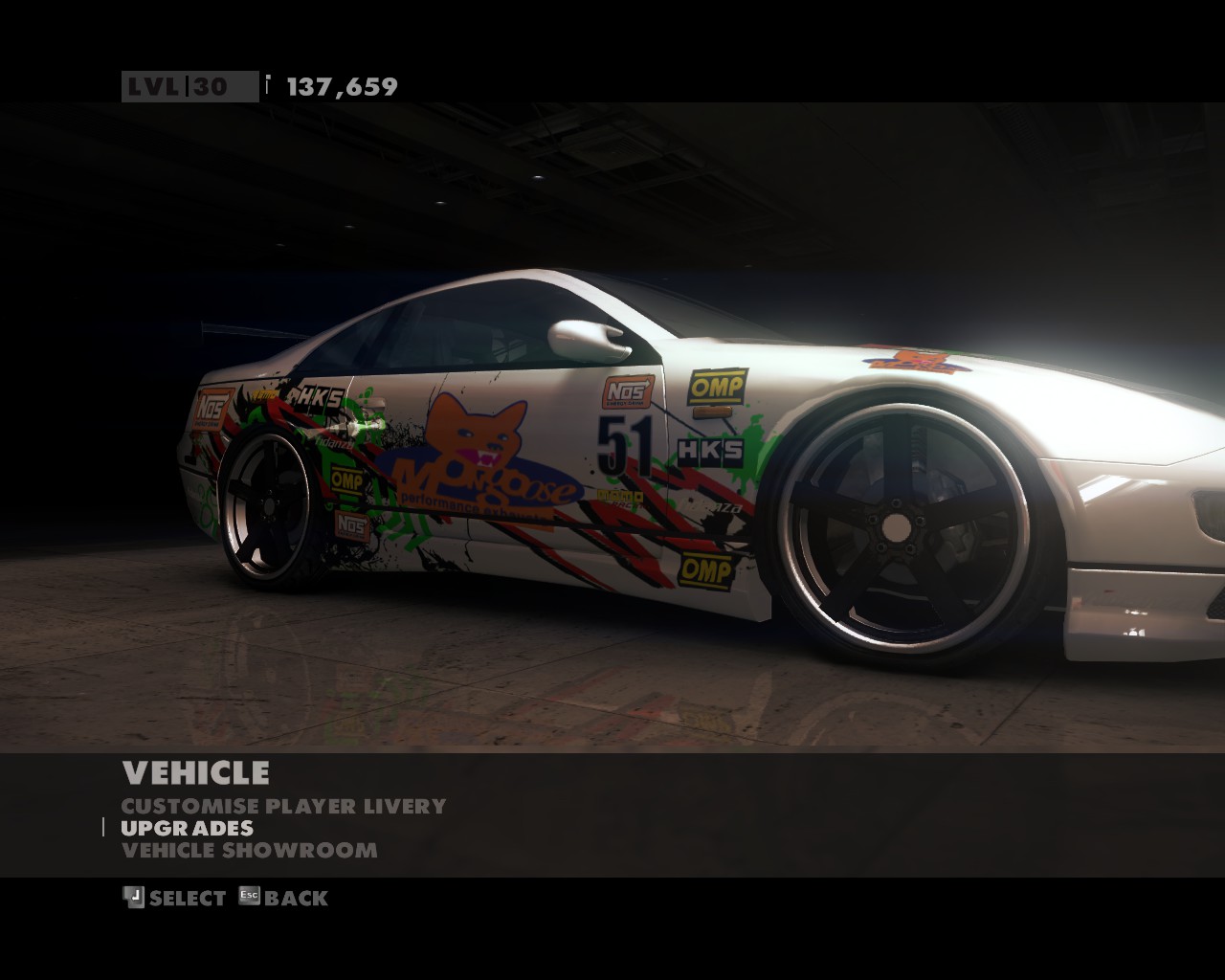
Task: Open Customise Player Livery
Action: [283, 806]
